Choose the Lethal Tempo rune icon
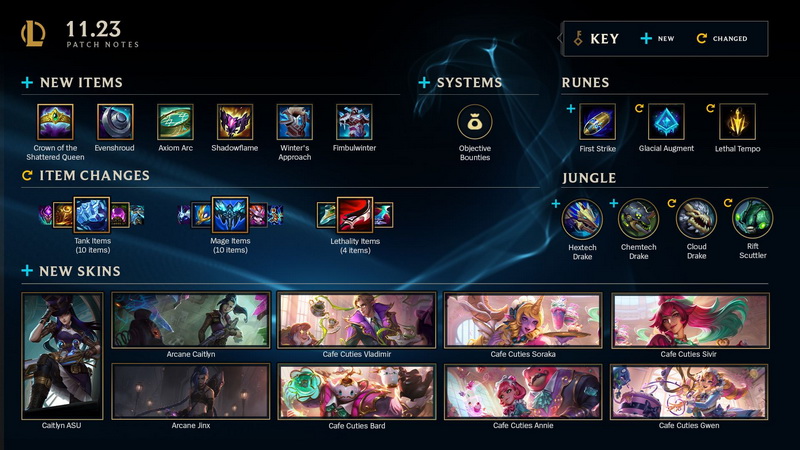 737,122
